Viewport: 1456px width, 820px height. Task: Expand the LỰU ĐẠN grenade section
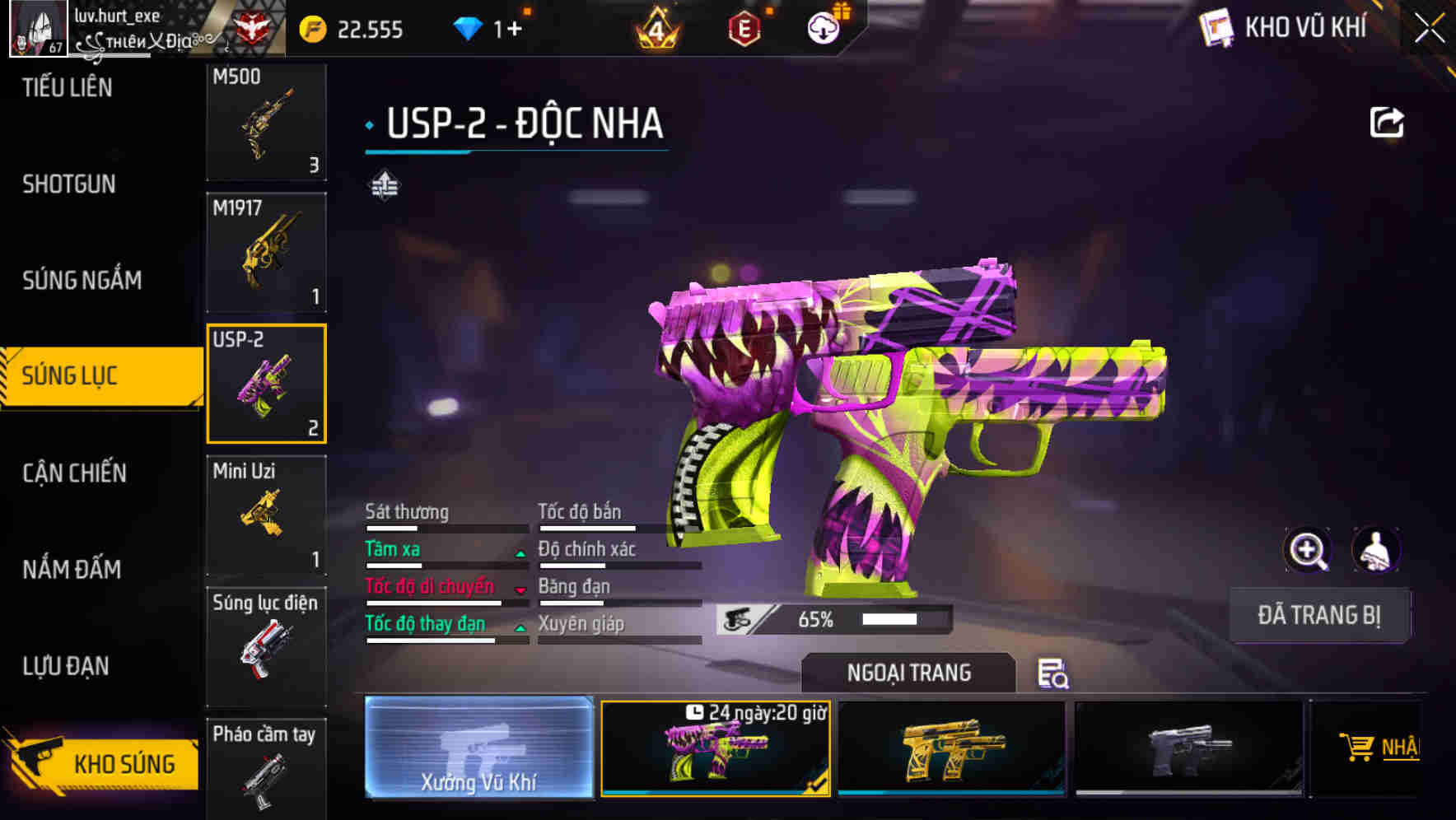tap(65, 667)
